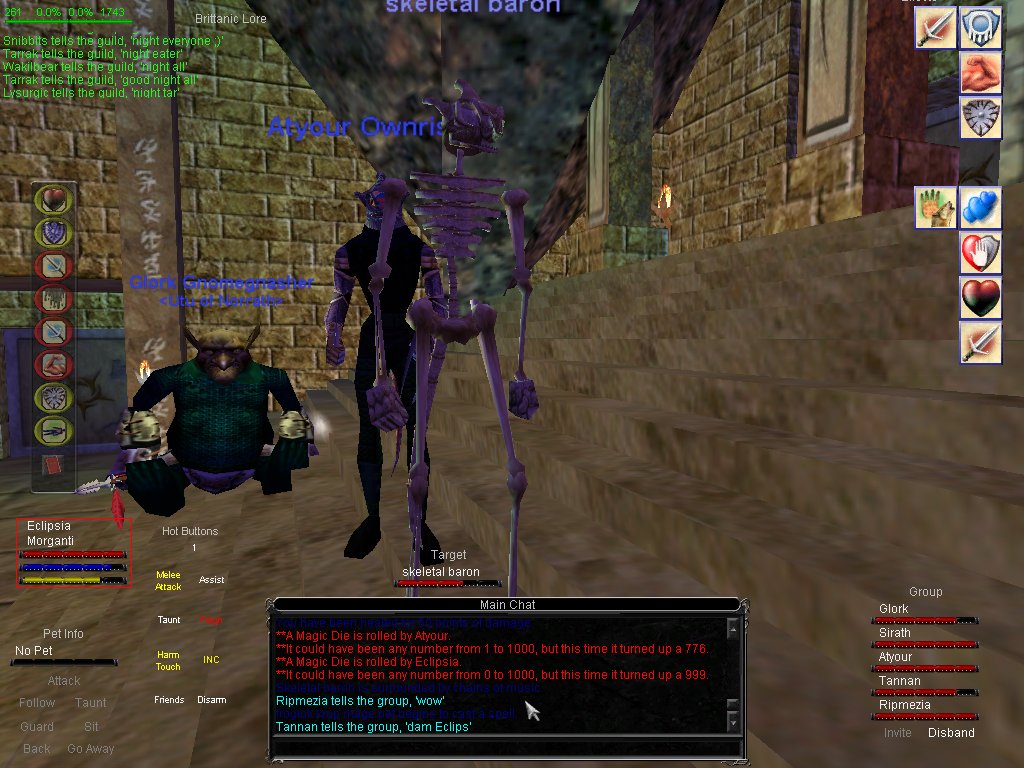Select Ripmezia in the group list
The height and width of the screenshot is (768, 1024).
(x=904, y=705)
